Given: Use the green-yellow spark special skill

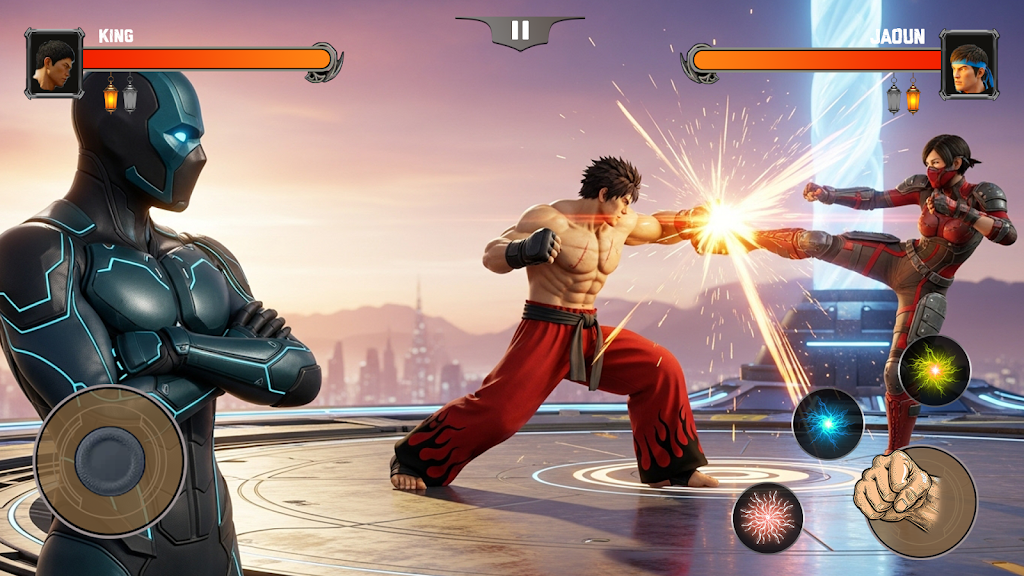Looking at the screenshot, I should (934, 370).
